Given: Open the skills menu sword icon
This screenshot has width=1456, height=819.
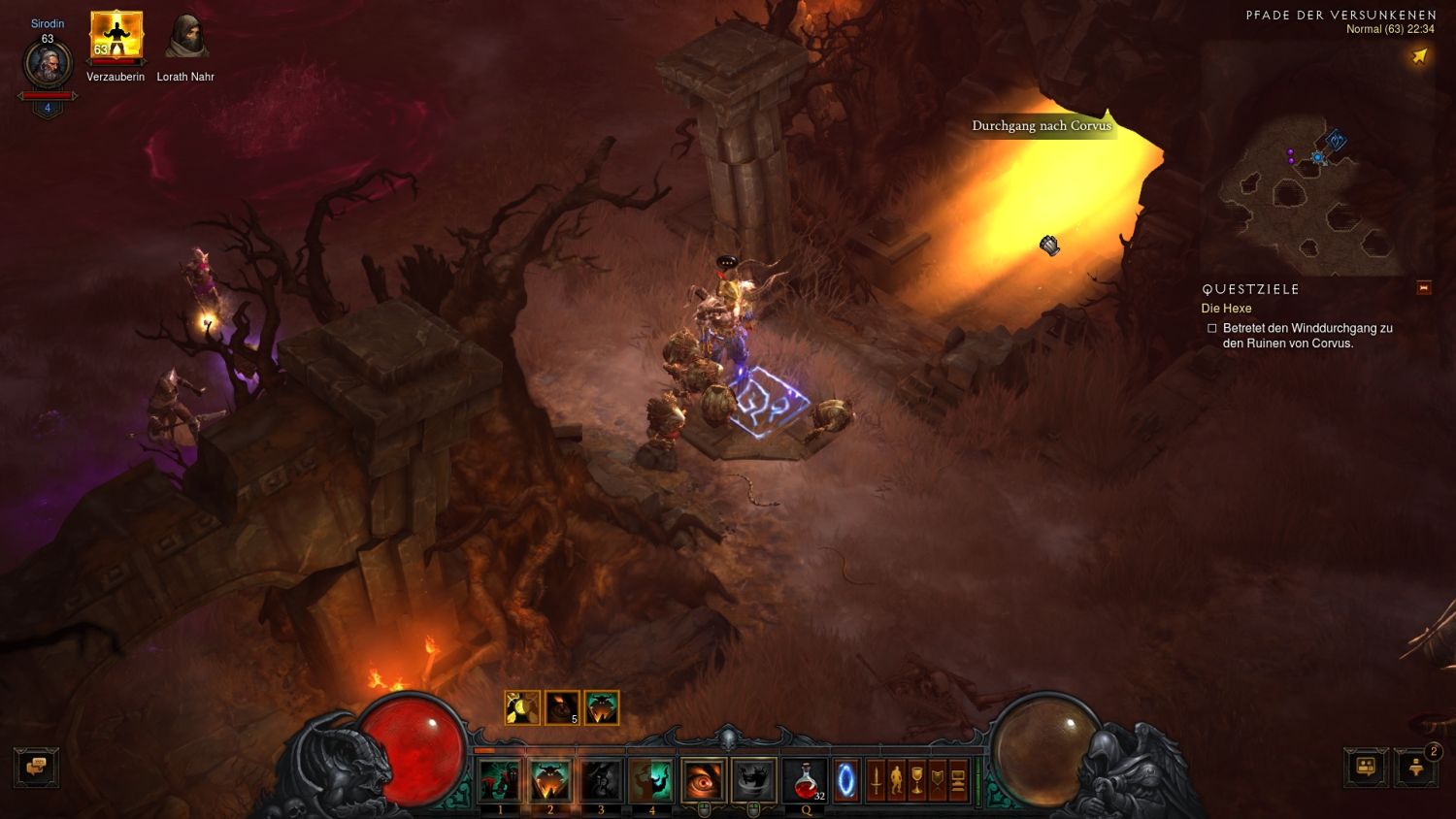Looking at the screenshot, I should [877, 779].
